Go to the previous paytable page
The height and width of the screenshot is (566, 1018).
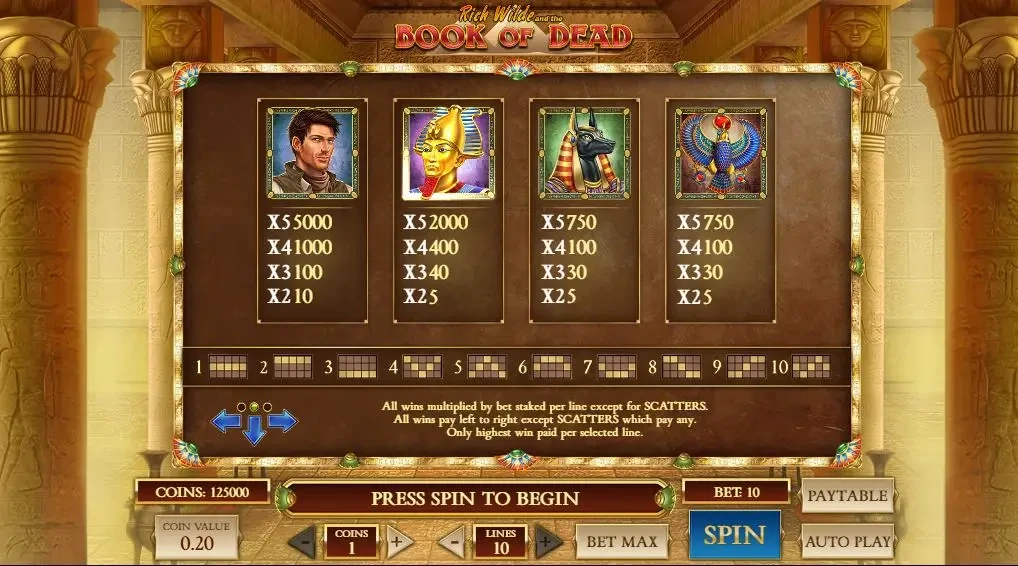point(225,421)
